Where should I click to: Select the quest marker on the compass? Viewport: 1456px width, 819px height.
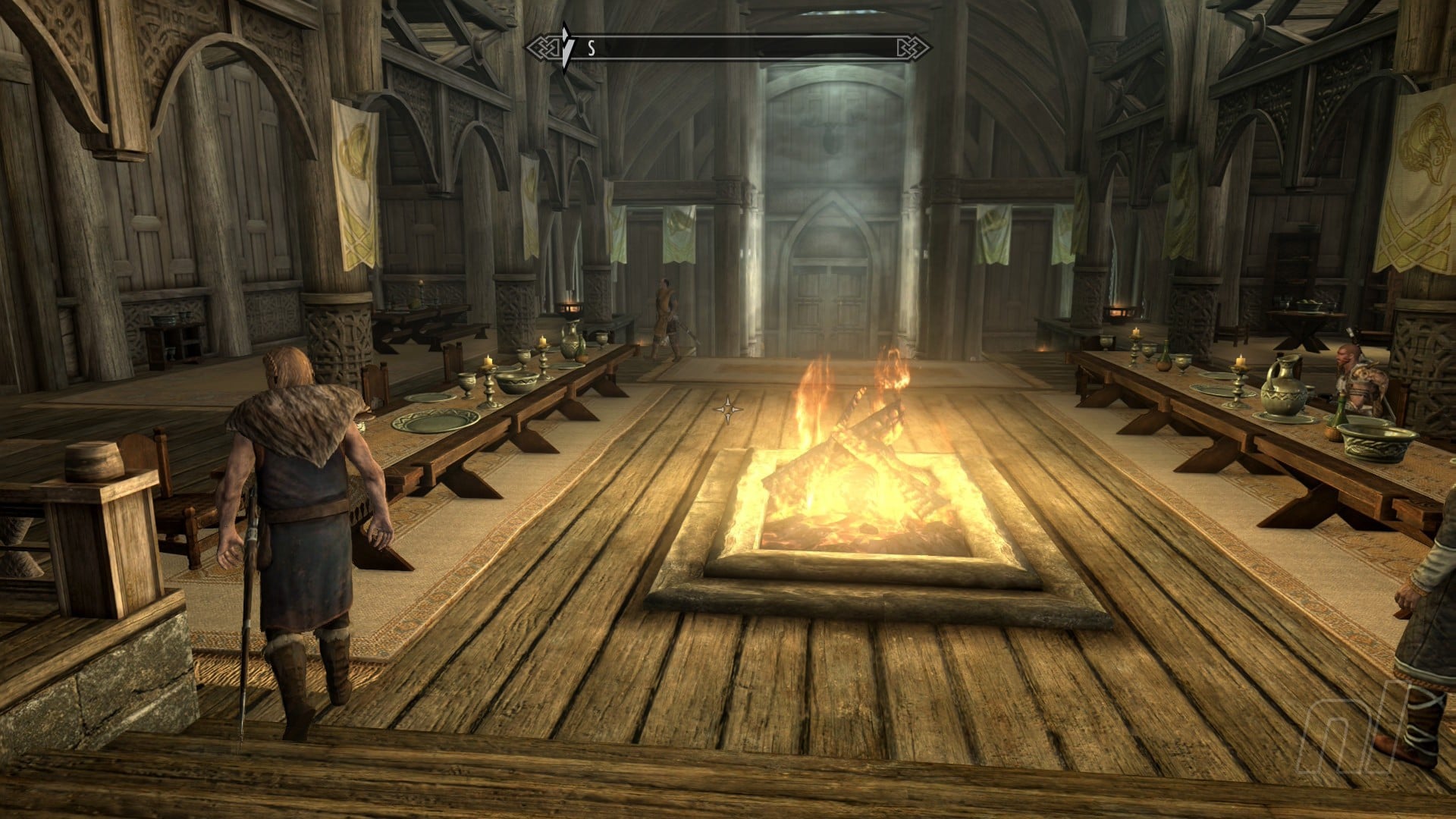(x=566, y=46)
